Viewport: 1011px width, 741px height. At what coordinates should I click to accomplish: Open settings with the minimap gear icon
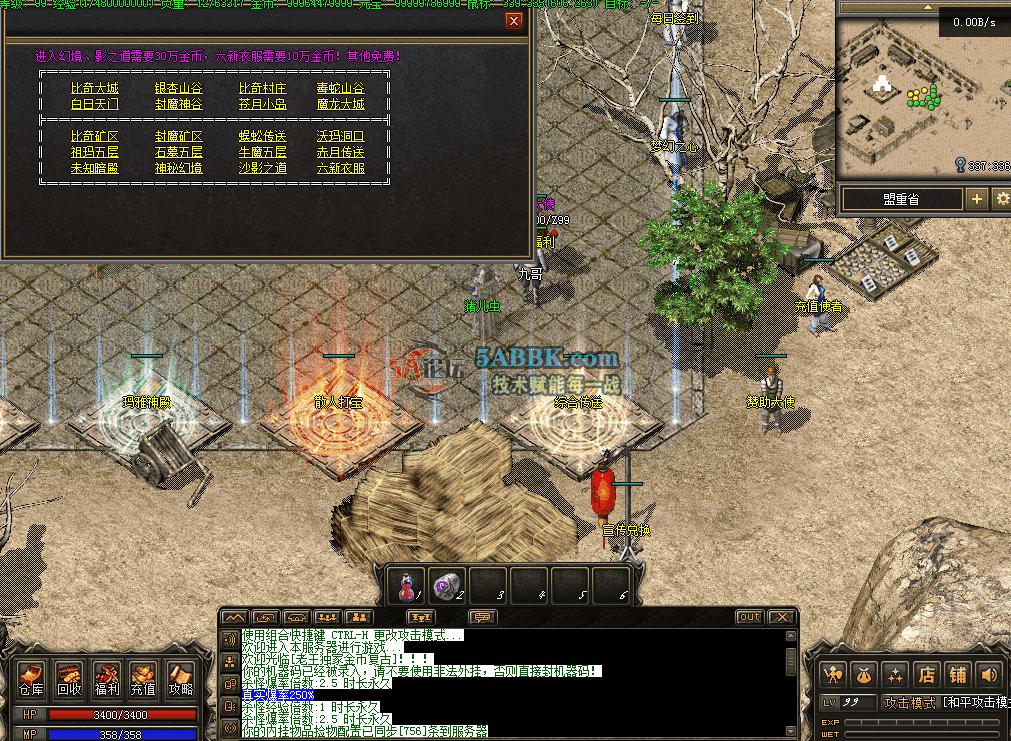1000,199
